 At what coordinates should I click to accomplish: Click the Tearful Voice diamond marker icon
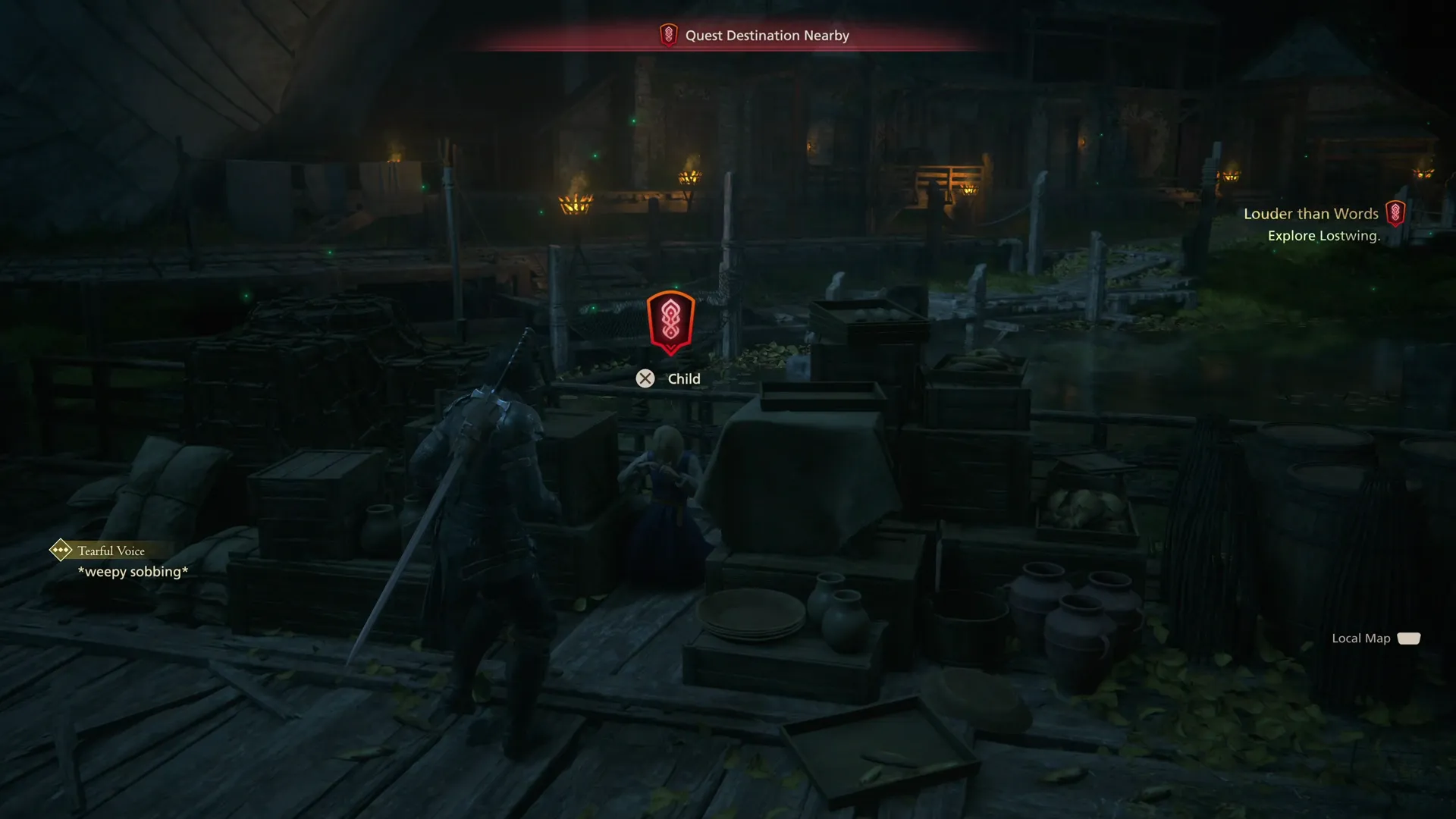pos(60,551)
